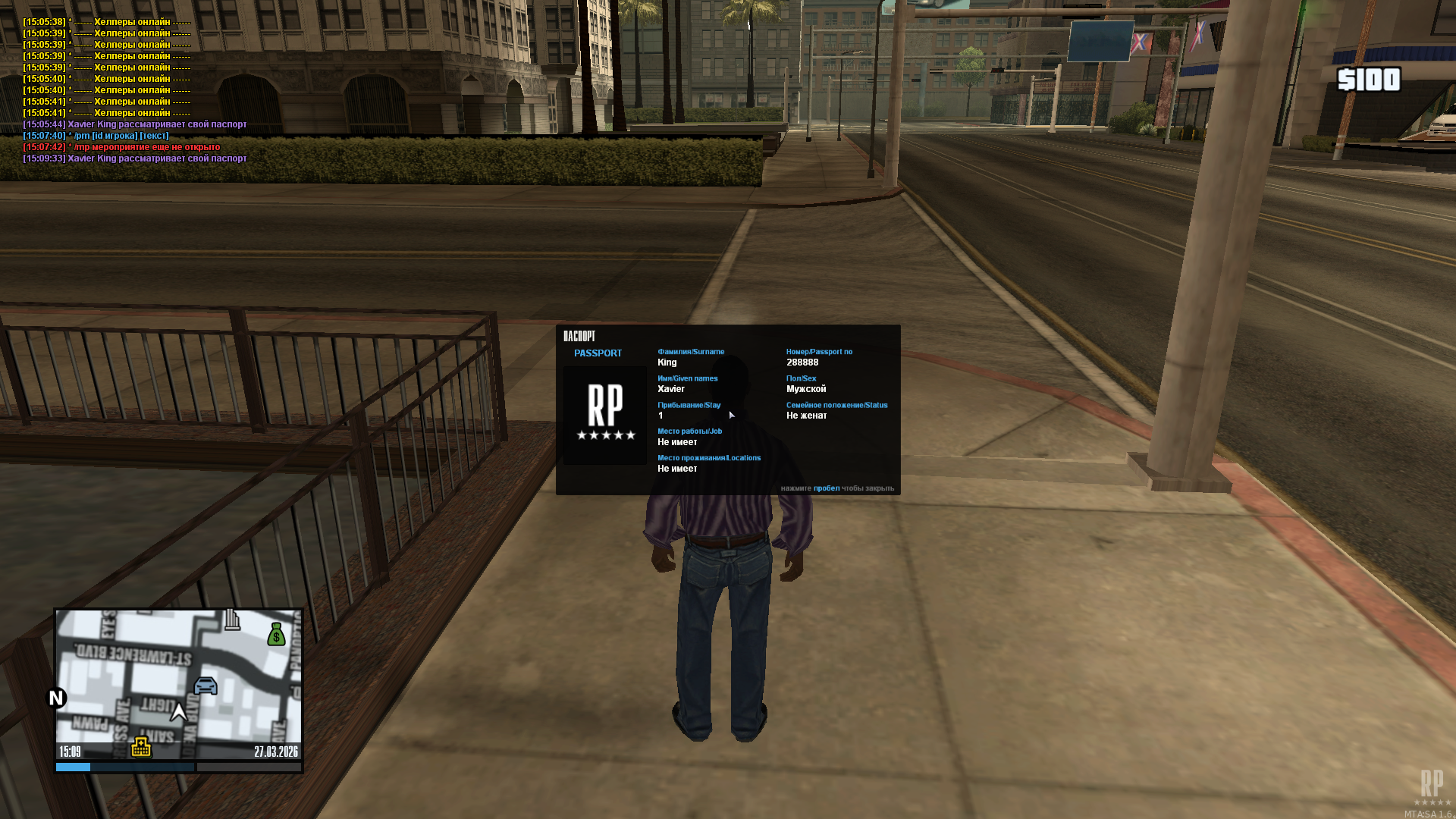The height and width of the screenshot is (819, 1456).
Task: Click the /pm usage hint chat line
Action: pyautogui.click(x=96, y=136)
